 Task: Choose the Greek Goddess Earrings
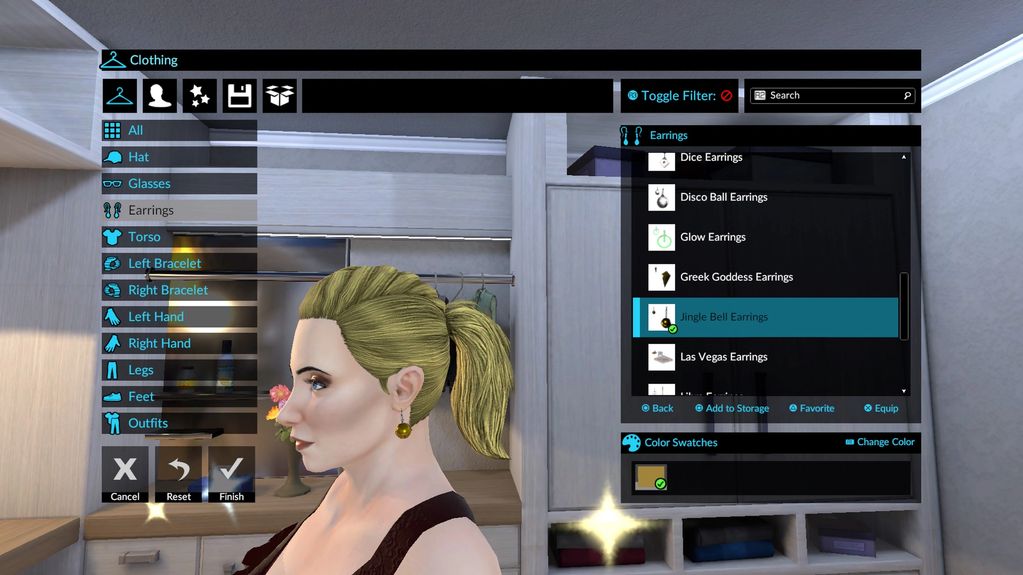(x=736, y=277)
